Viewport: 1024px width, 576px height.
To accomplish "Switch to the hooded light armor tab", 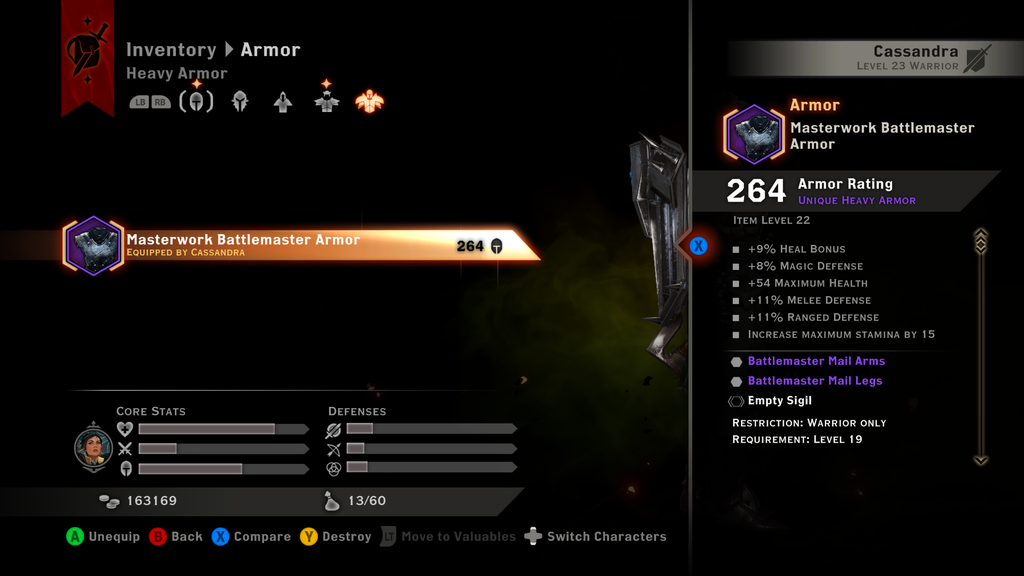I will (283, 101).
